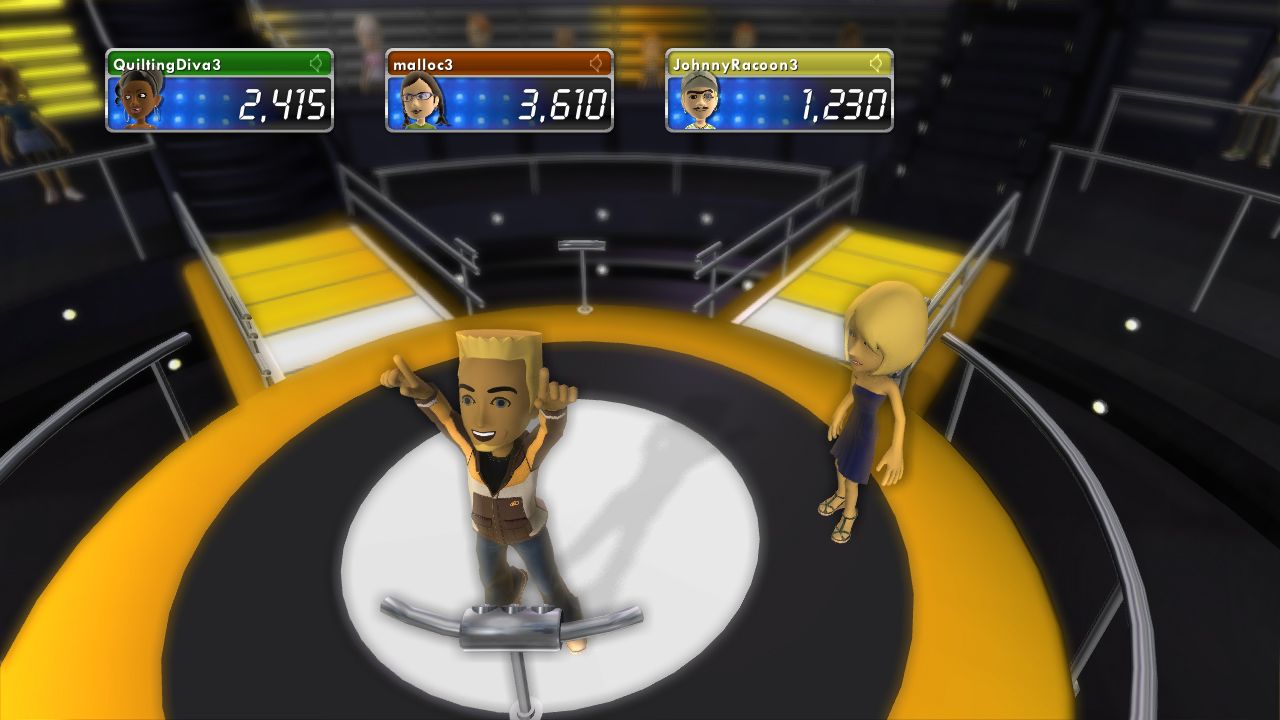The image size is (1280, 720).
Task: Click malloc3's avatar portrait with glasses
Action: [418, 102]
